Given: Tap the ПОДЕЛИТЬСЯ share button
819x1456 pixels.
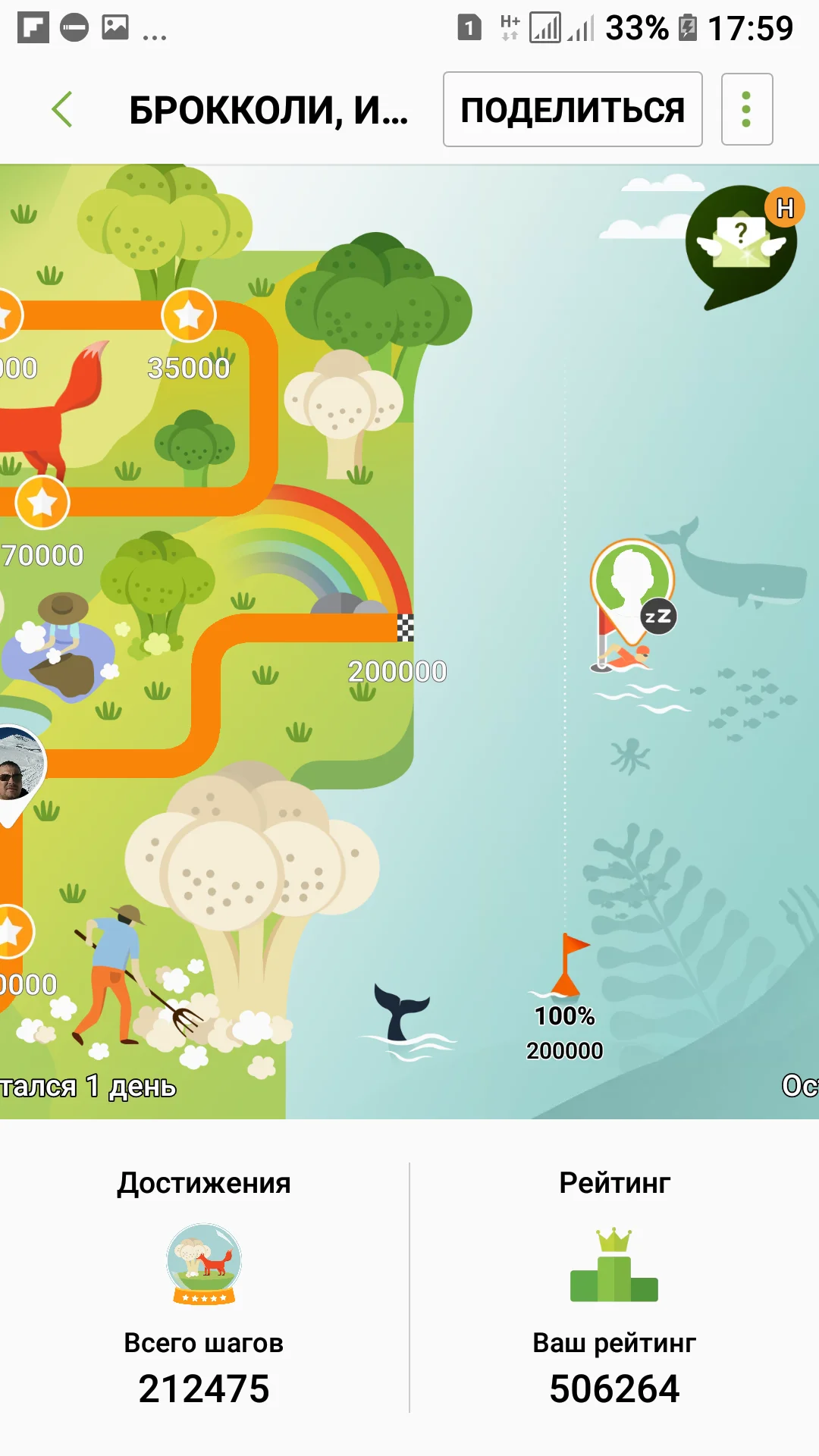Looking at the screenshot, I should tap(573, 109).
